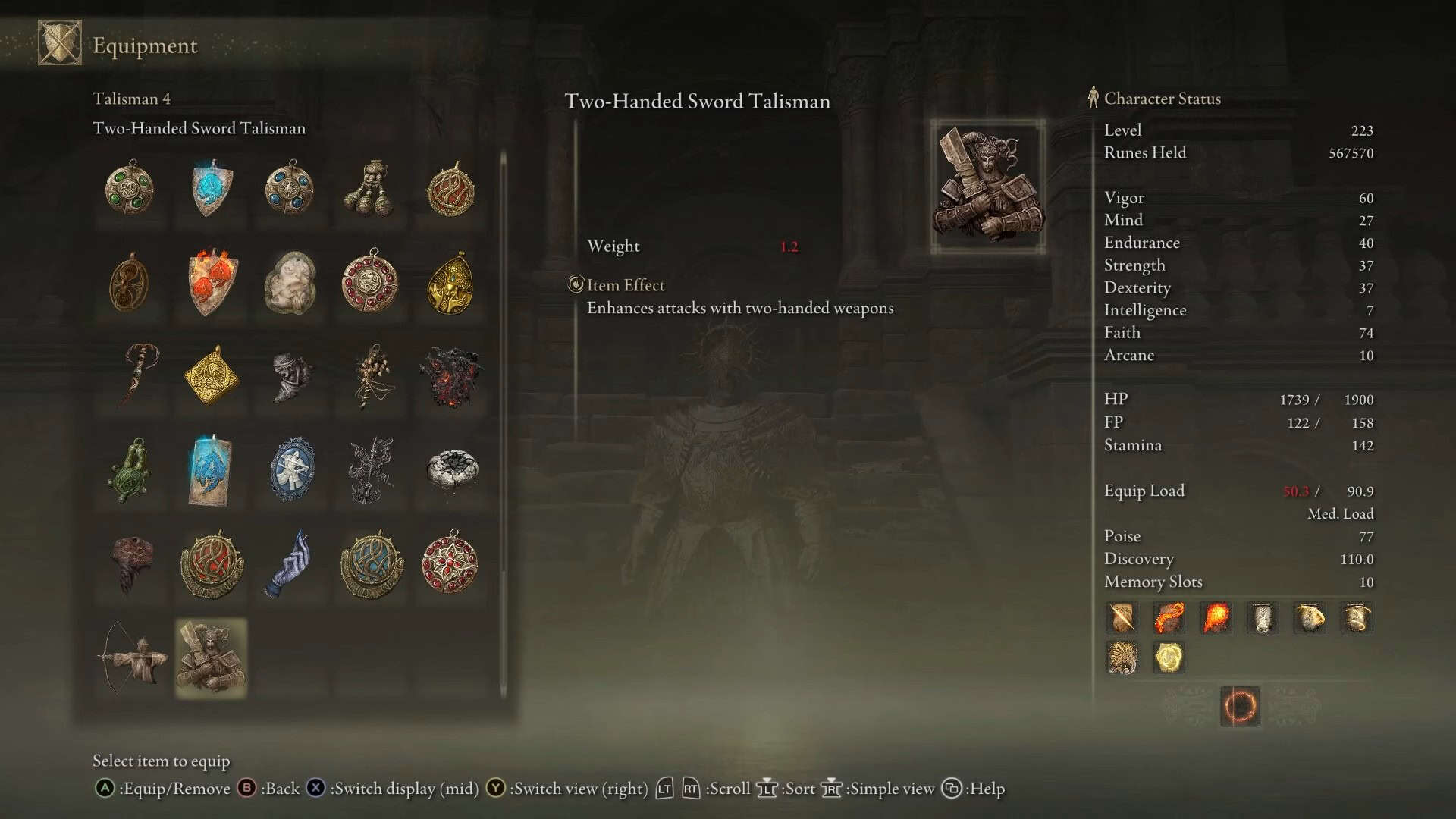Choose the brown beast head talisman
This screenshot has height=819, width=1456.
(131, 563)
